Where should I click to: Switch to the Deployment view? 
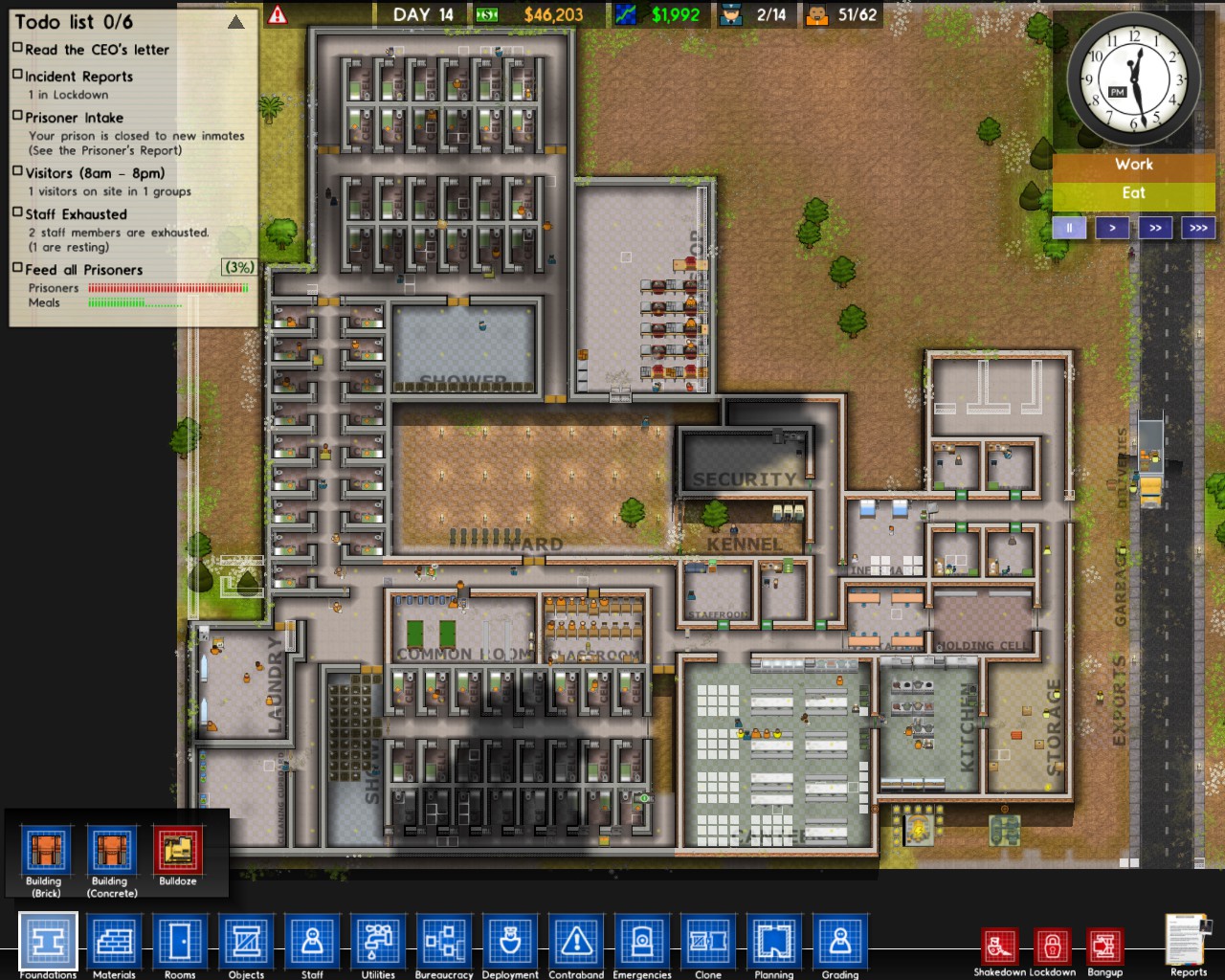(x=510, y=941)
